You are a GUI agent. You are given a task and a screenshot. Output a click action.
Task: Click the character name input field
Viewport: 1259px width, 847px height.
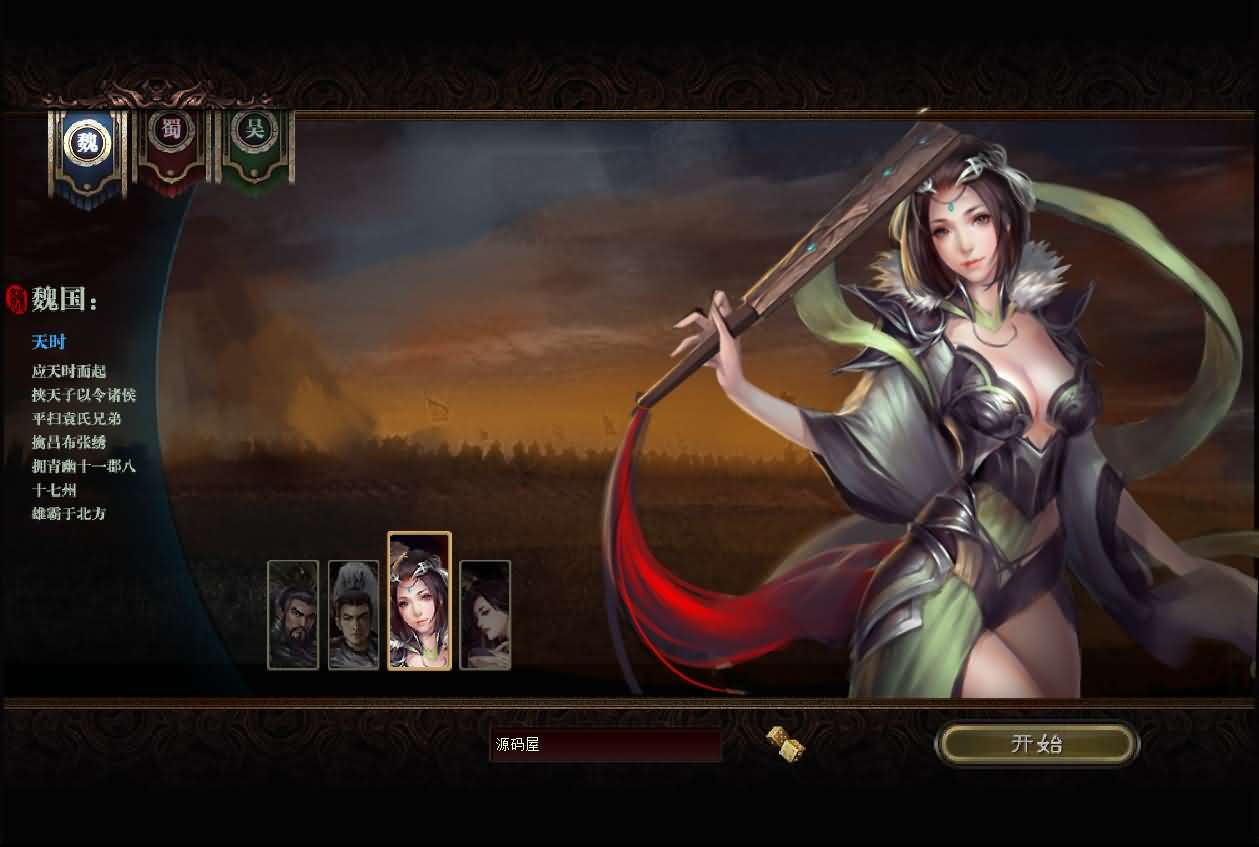pyautogui.click(x=605, y=745)
